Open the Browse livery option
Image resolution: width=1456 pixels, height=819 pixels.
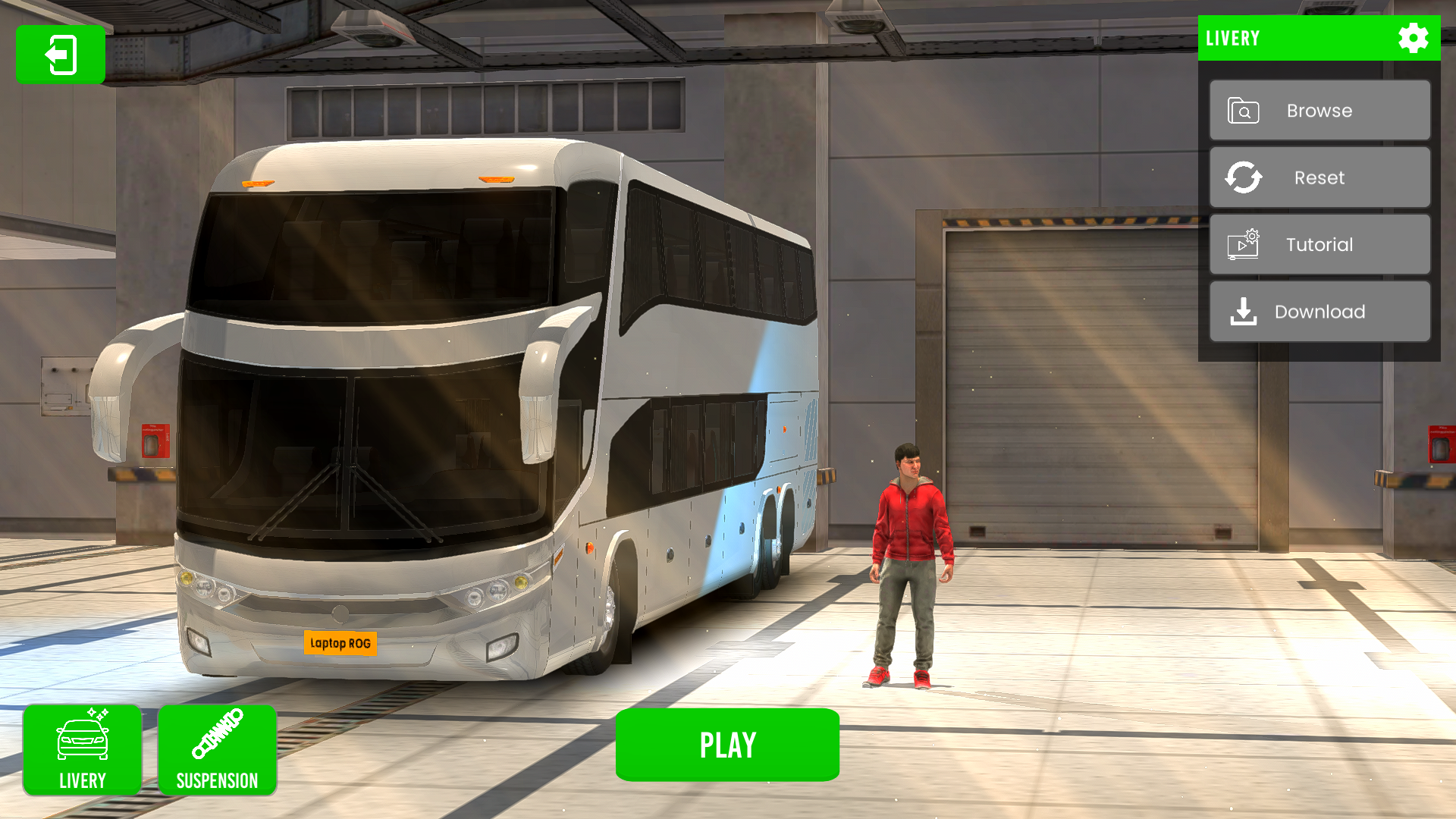[x=1319, y=110]
